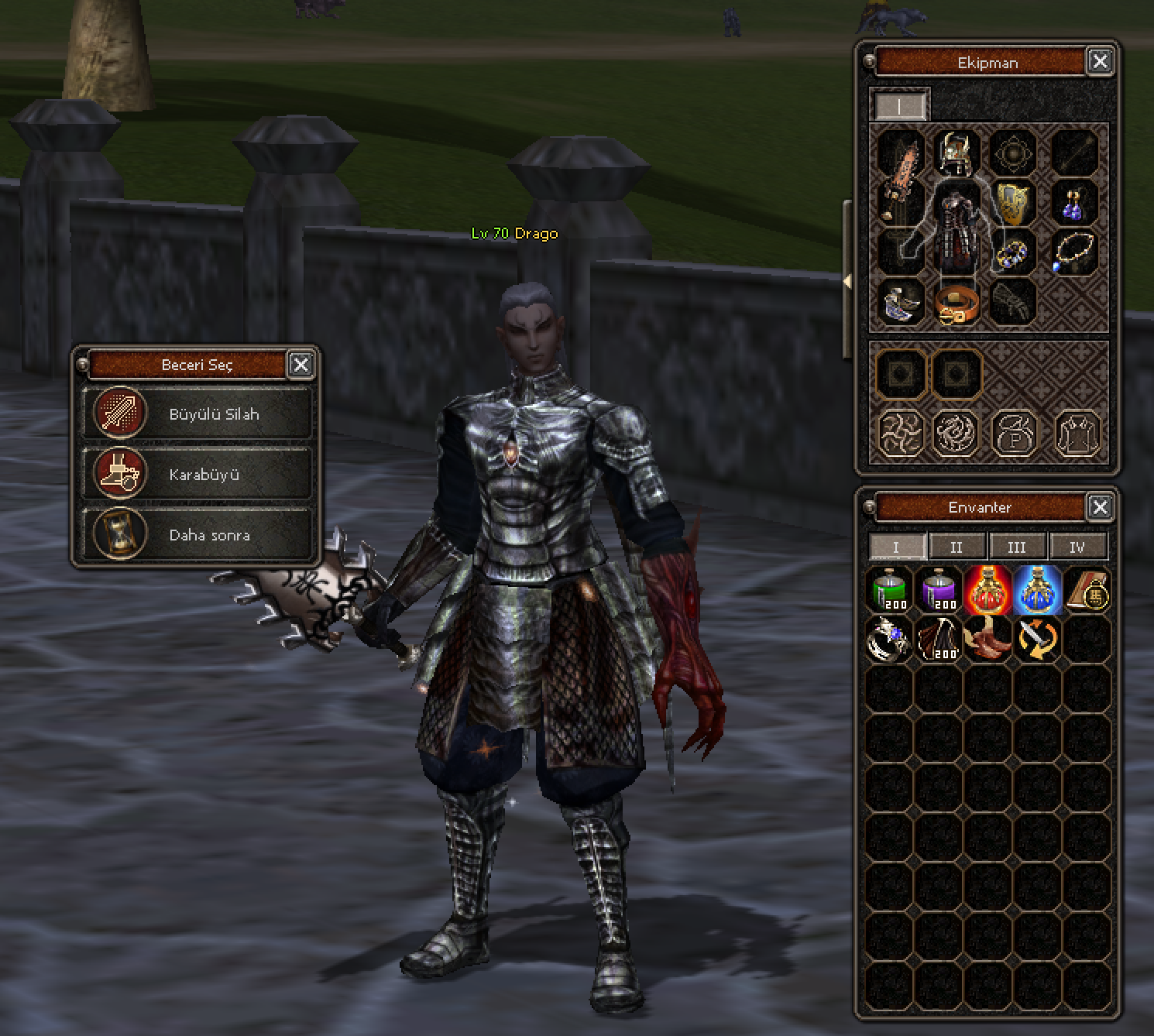Screen dimensions: 1154x1036
Task: Pick the Daha sonra option
Action: [197, 534]
